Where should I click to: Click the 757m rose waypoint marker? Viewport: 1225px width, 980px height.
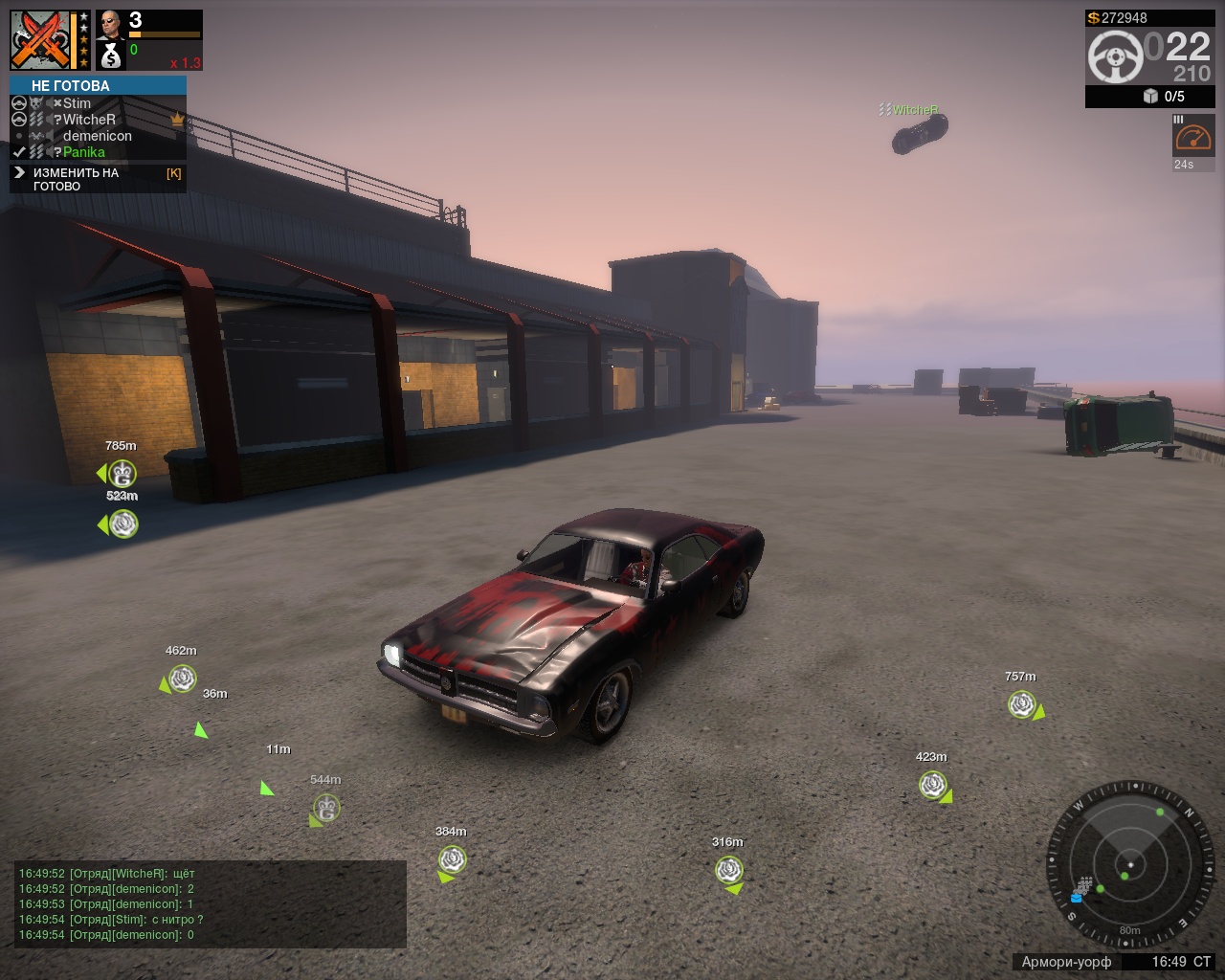[1022, 704]
